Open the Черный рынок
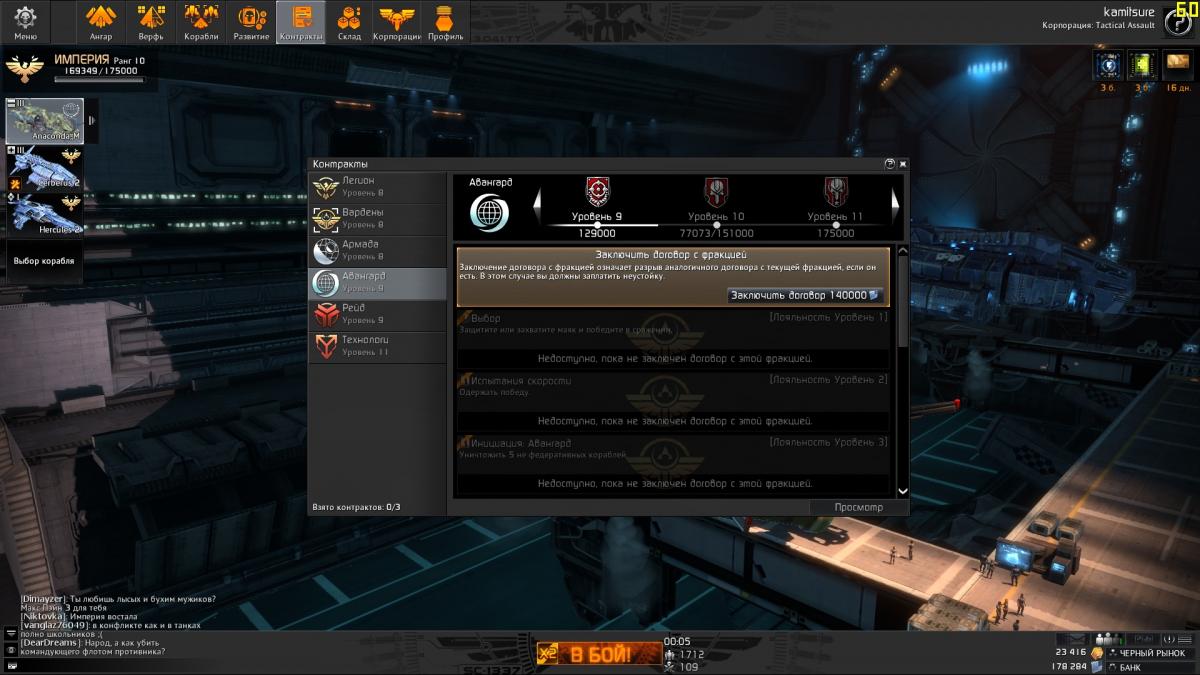This screenshot has width=1200, height=675. click(1150, 653)
